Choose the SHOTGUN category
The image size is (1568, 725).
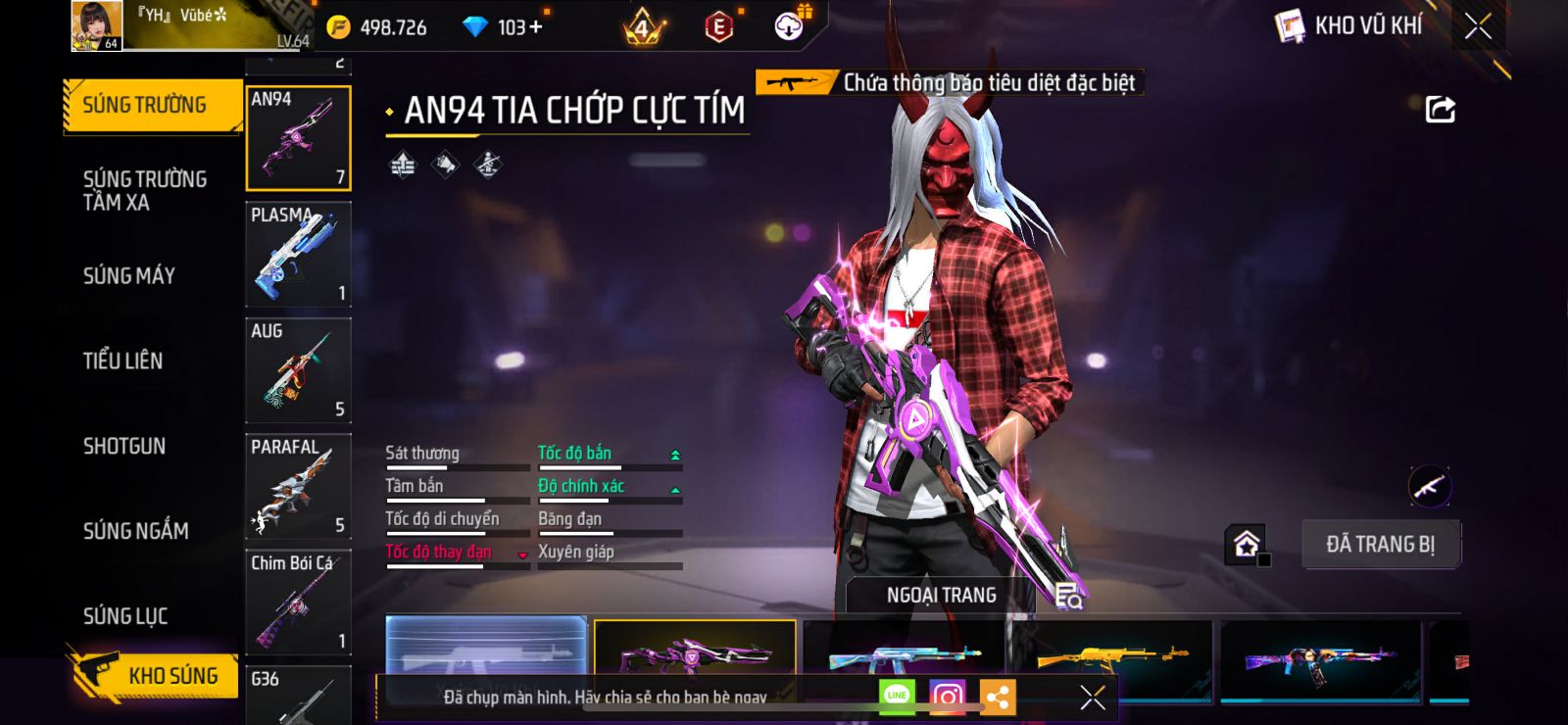pyautogui.click(x=124, y=446)
